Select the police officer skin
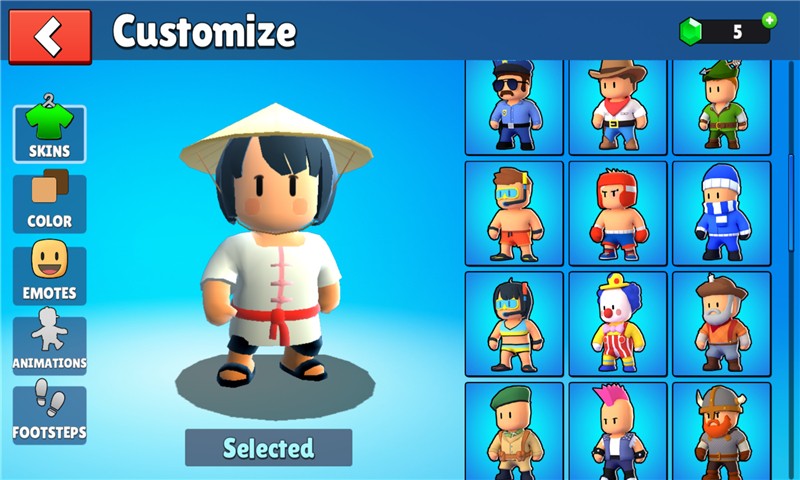The height and width of the screenshot is (480, 800). coord(515,105)
